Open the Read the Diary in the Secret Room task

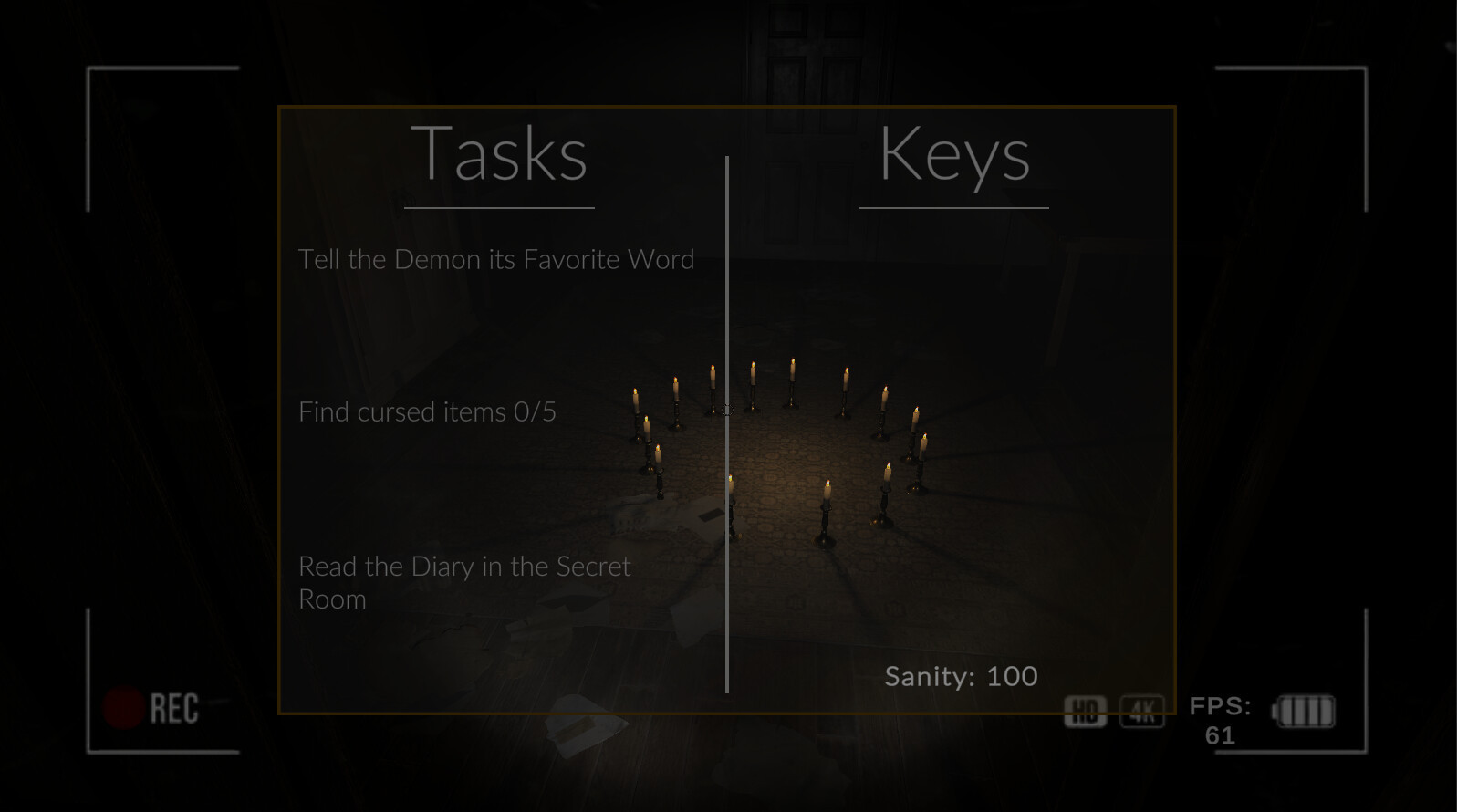pyautogui.click(x=463, y=582)
